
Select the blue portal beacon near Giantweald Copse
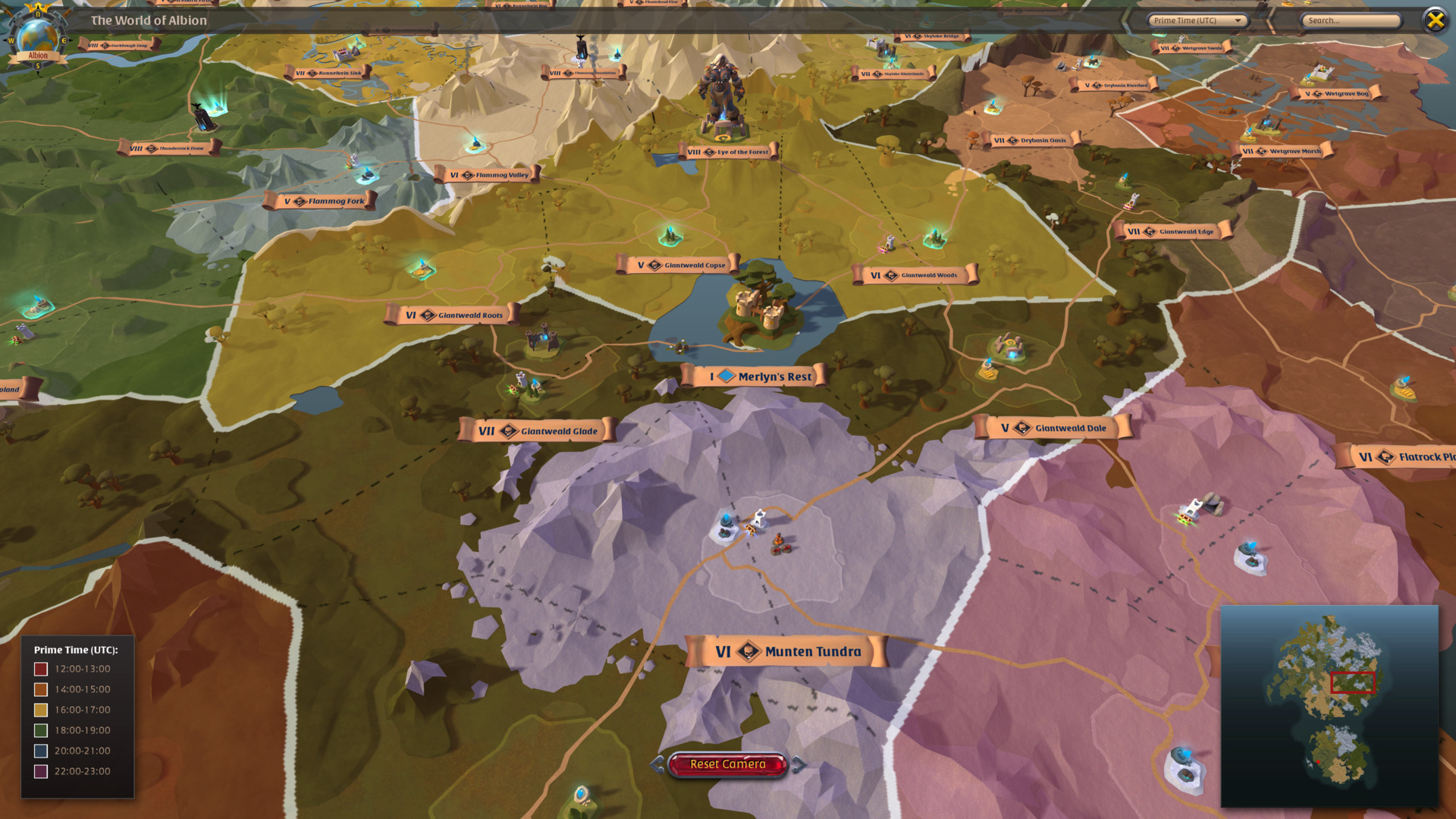click(670, 232)
